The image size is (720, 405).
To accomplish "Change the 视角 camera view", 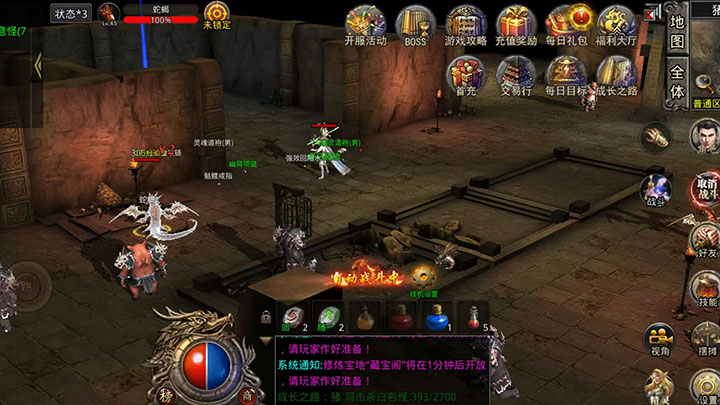I will point(657,339).
